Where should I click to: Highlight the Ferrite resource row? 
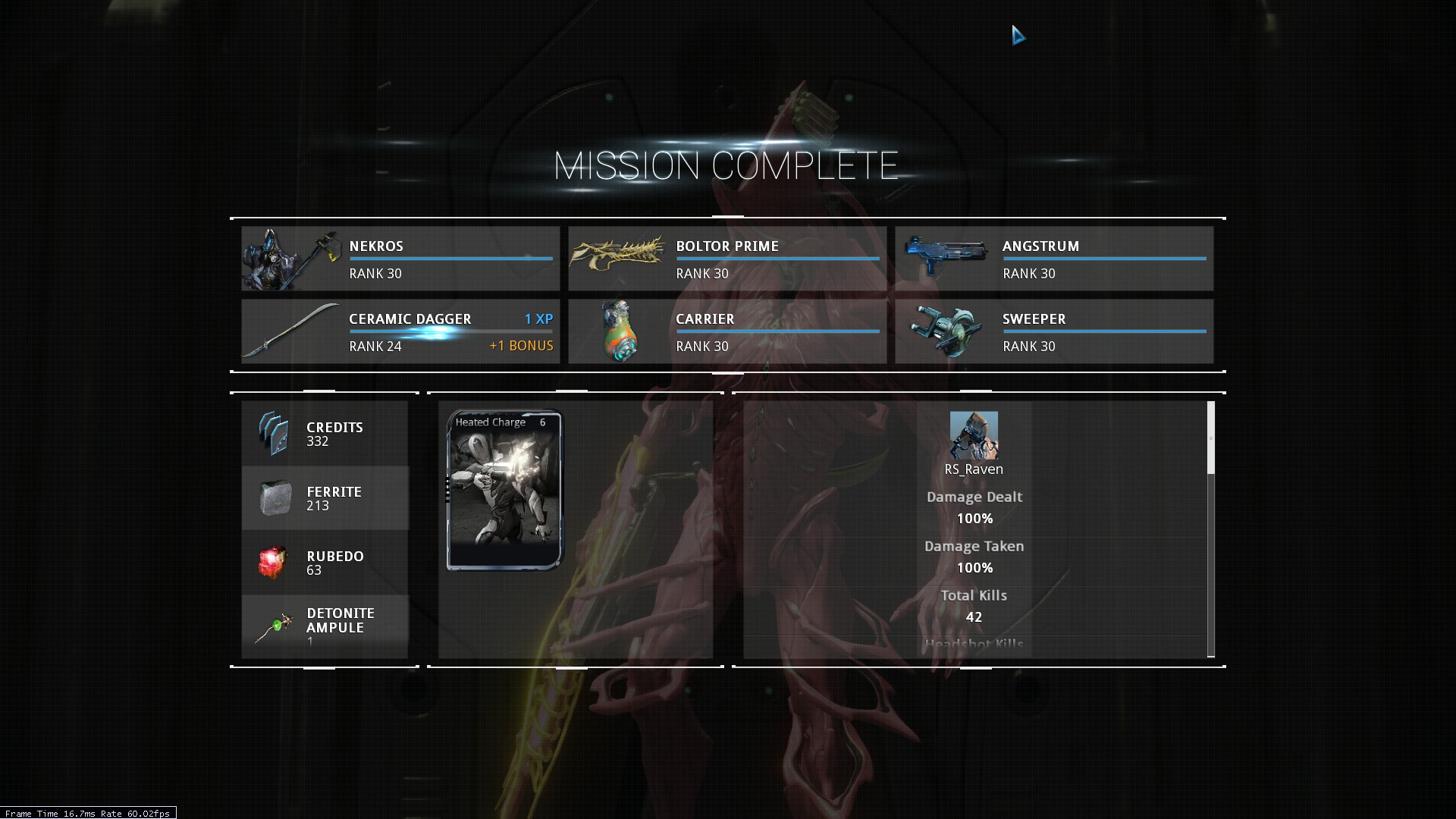pyautogui.click(x=325, y=498)
